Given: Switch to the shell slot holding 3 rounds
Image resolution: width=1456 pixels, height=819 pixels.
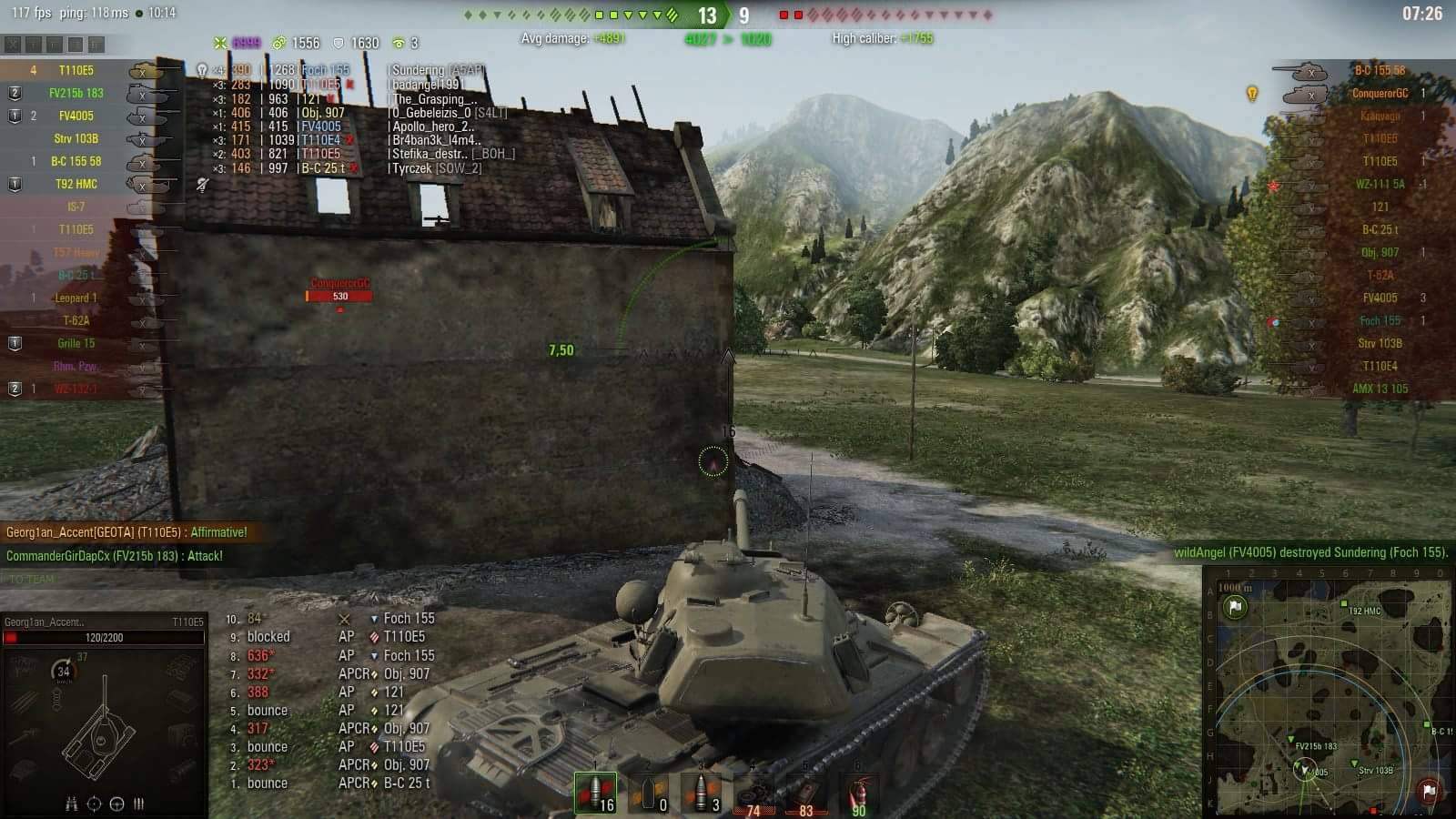Looking at the screenshot, I should tap(702, 793).
